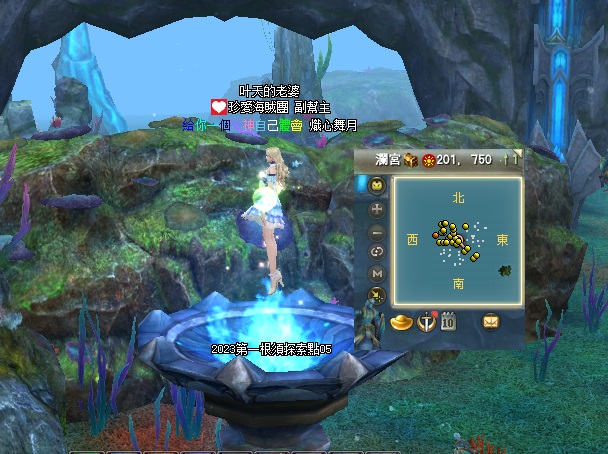Click the minimap display
The width and height of the screenshot is (608, 454).
[x=457, y=241]
